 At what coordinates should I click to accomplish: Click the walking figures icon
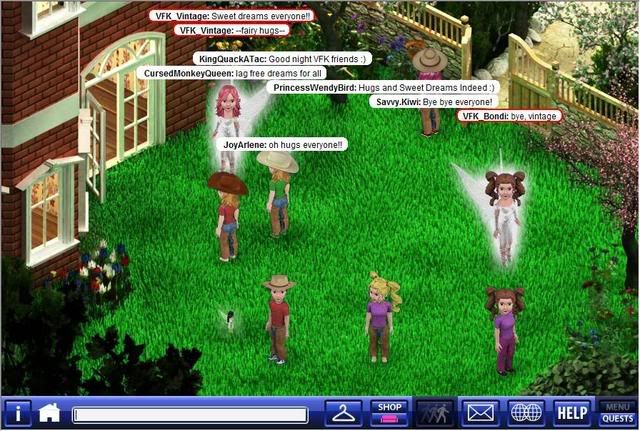(434, 413)
